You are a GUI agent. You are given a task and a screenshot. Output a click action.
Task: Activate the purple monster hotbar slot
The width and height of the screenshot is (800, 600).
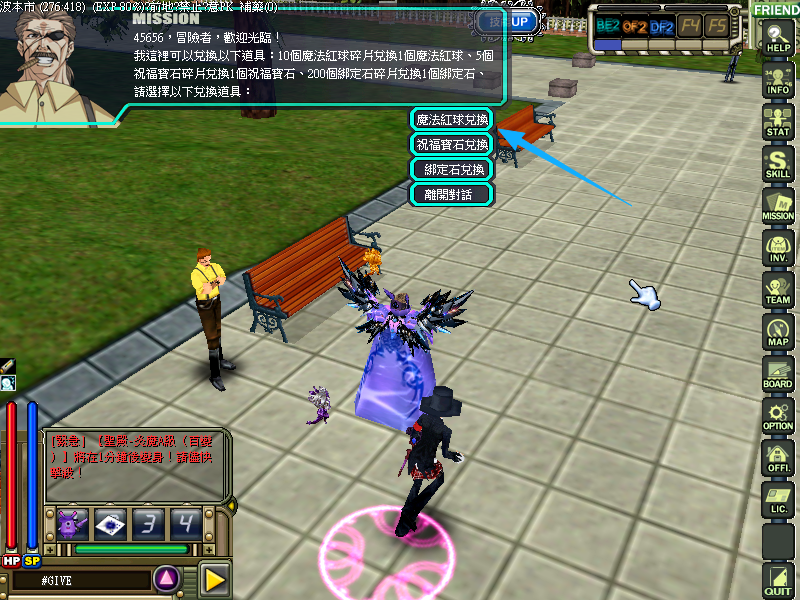tap(73, 523)
